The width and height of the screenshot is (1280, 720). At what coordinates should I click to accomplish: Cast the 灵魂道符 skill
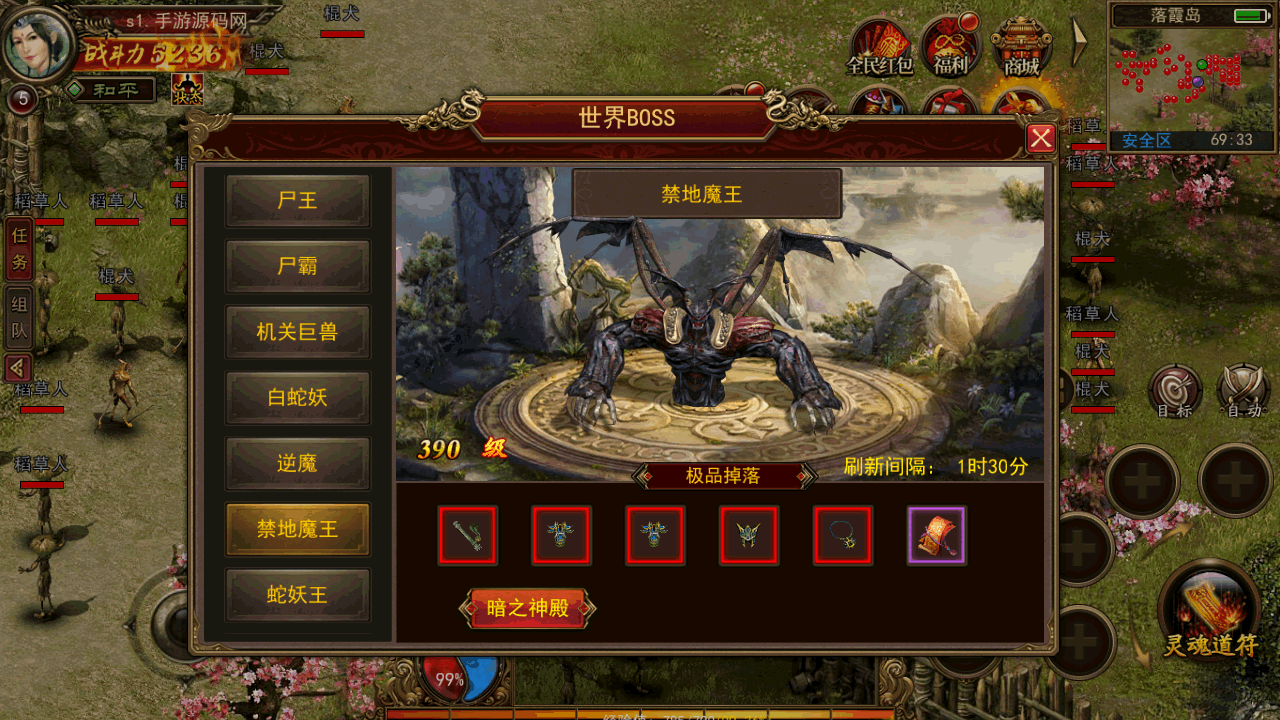point(1210,610)
